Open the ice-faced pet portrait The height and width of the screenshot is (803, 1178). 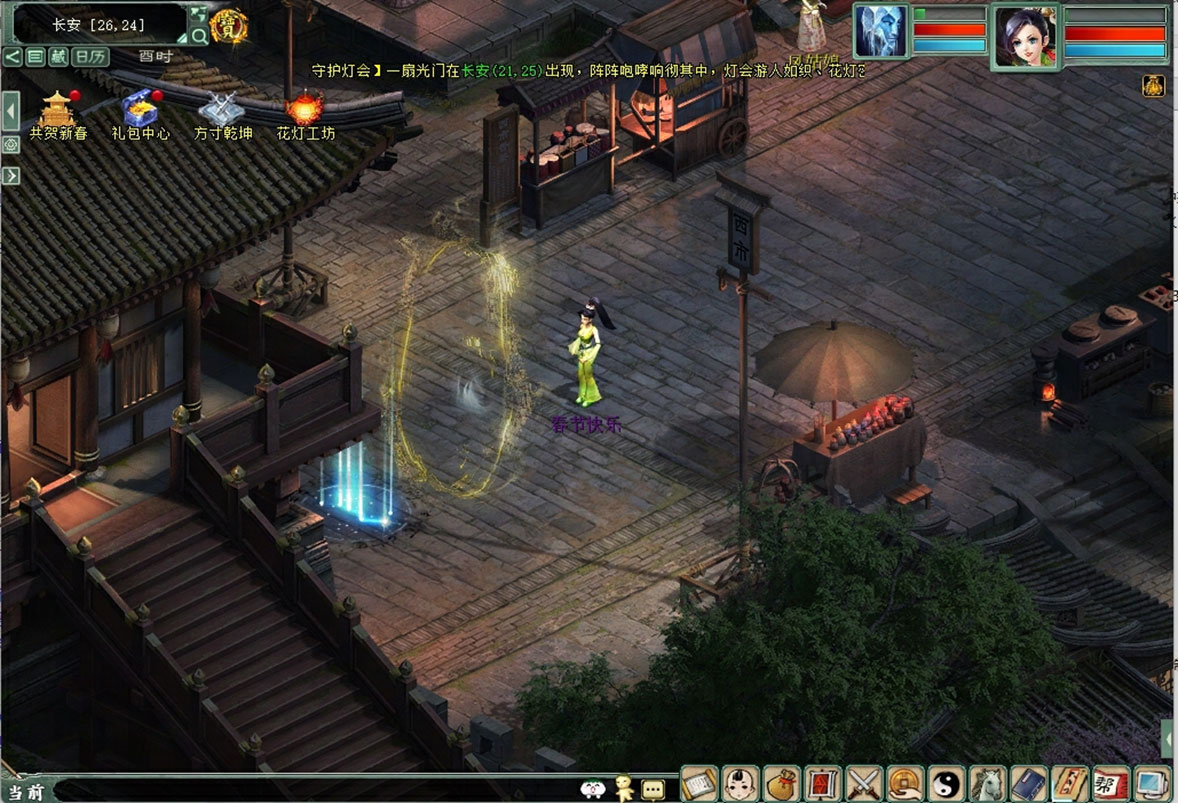pyautogui.click(x=880, y=31)
